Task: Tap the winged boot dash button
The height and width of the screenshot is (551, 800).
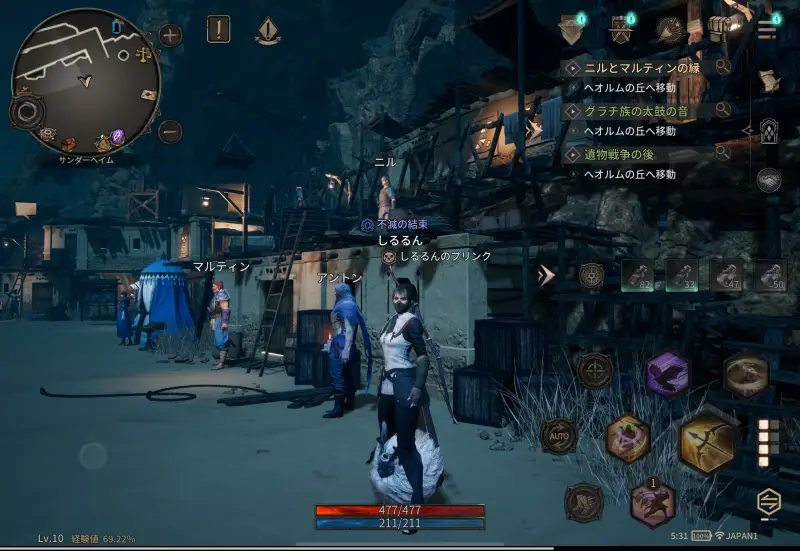Action: (583, 502)
